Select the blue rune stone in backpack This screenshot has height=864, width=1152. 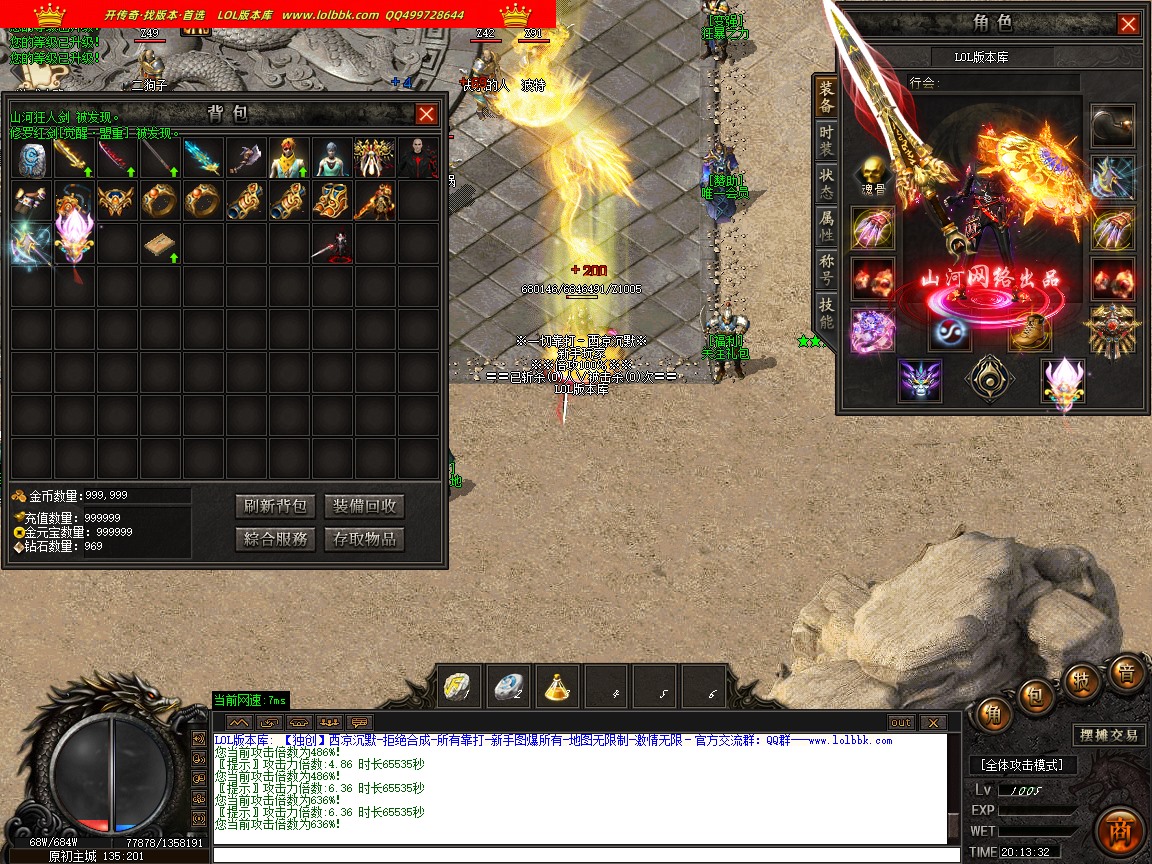(32, 159)
